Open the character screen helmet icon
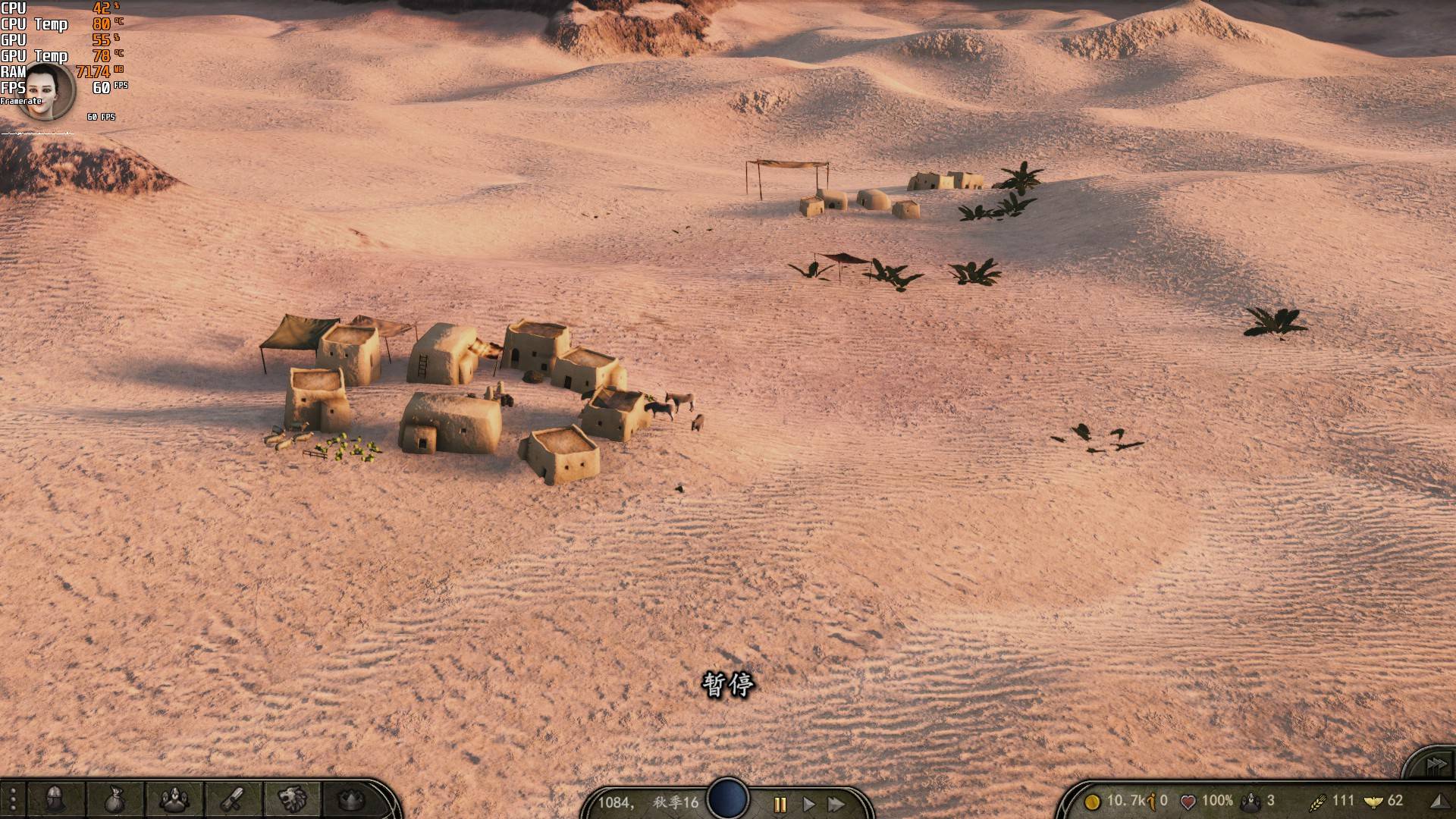This screenshot has width=1456, height=819. pos(55,799)
